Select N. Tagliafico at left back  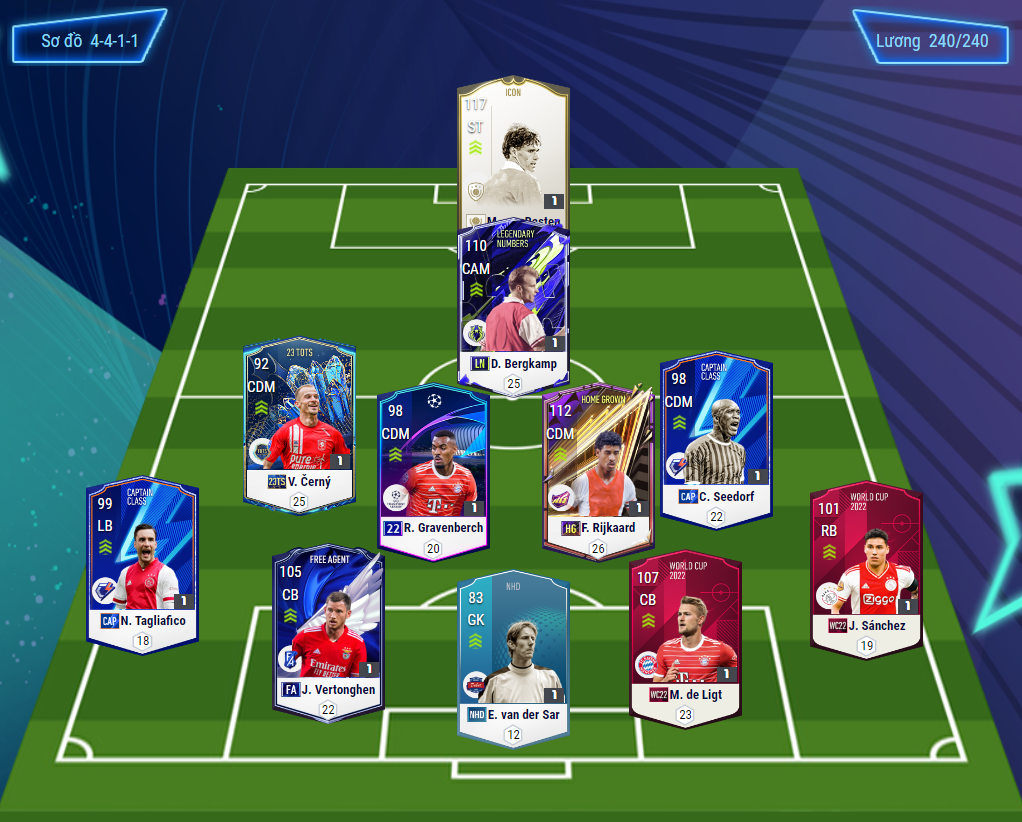(142, 560)
